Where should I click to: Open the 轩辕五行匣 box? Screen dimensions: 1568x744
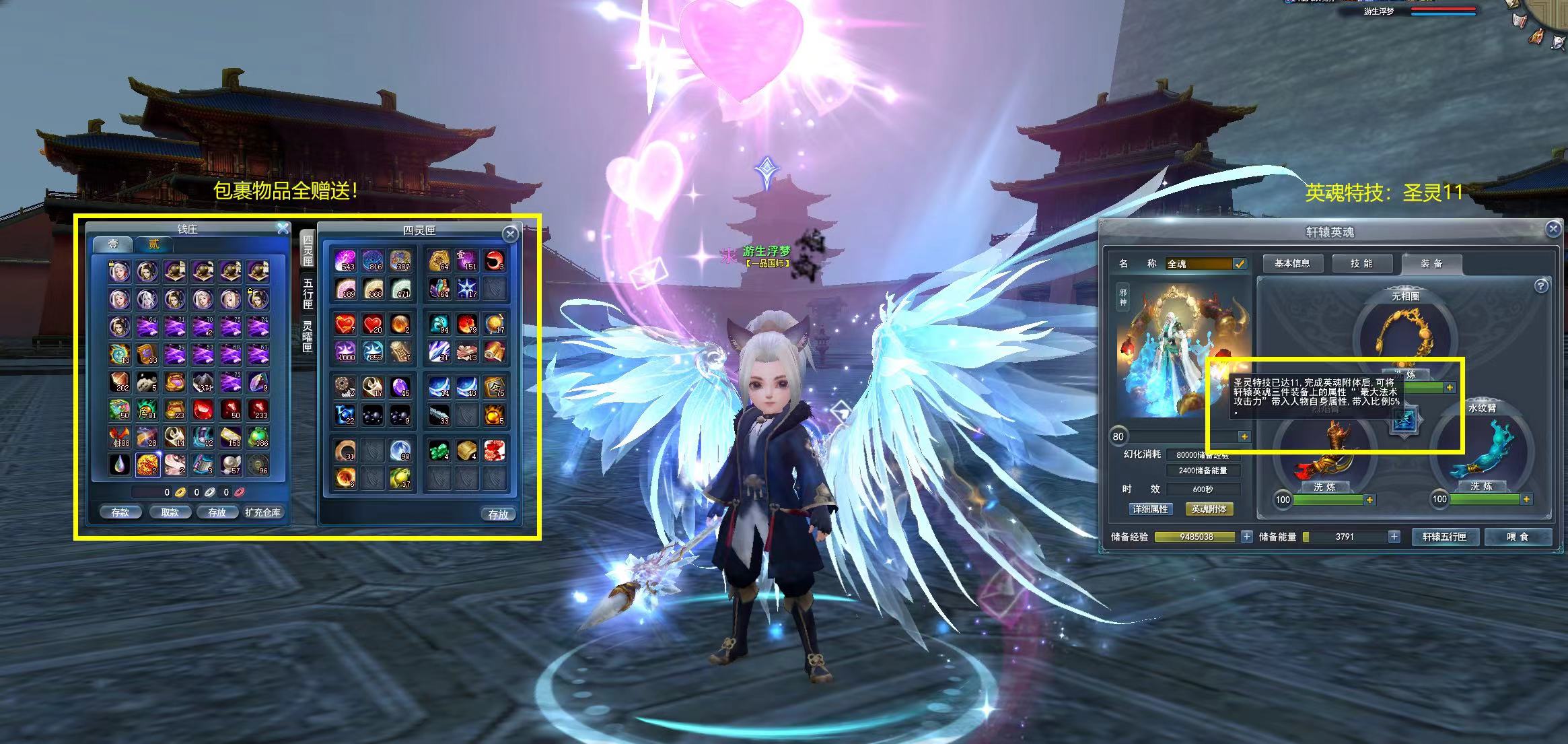click(x=1444, y=537)
